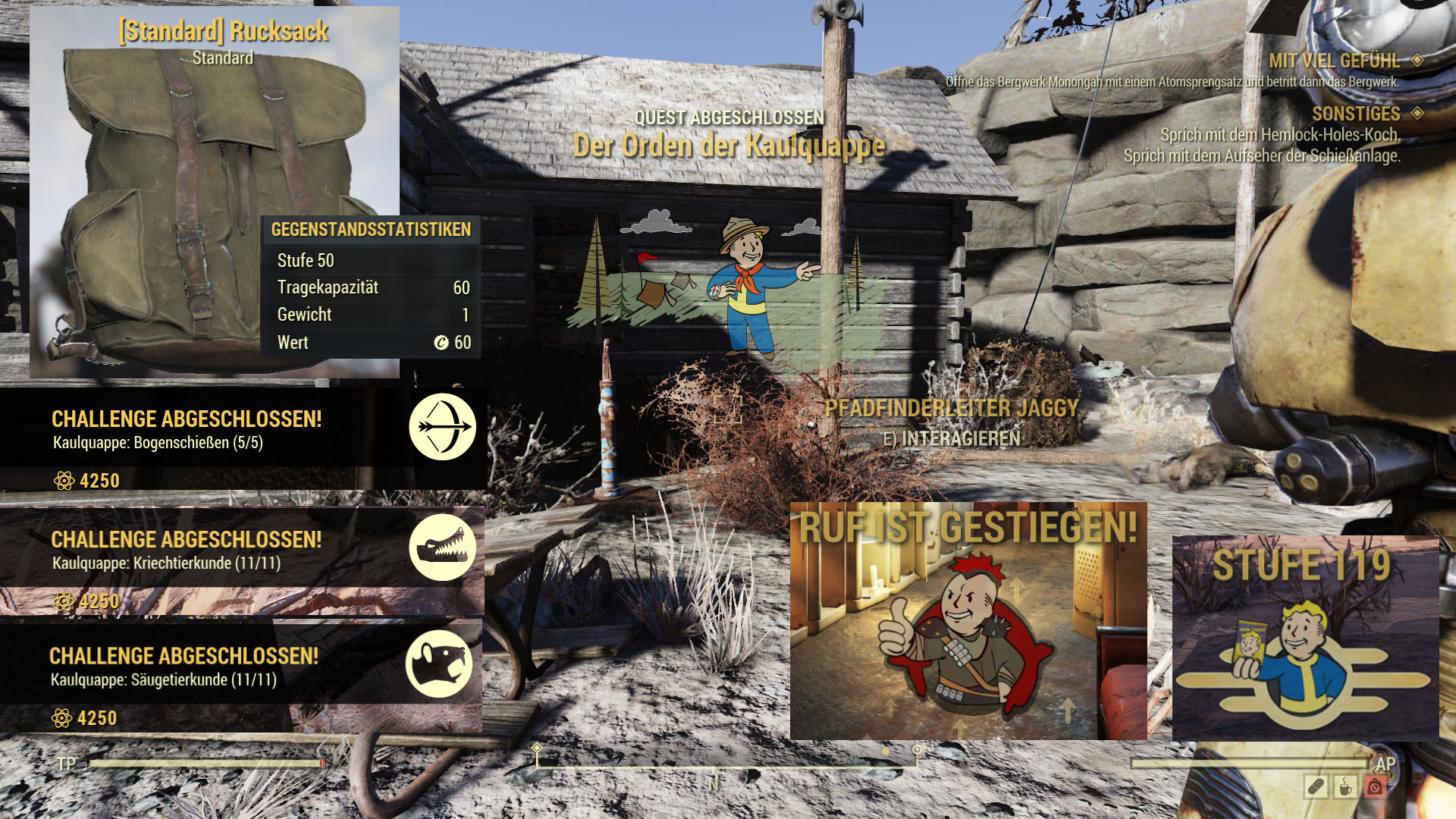Select the QUEST ABGESCHLOSSEN header
The height and width of the screenshot is (819, 1456).
730,117
